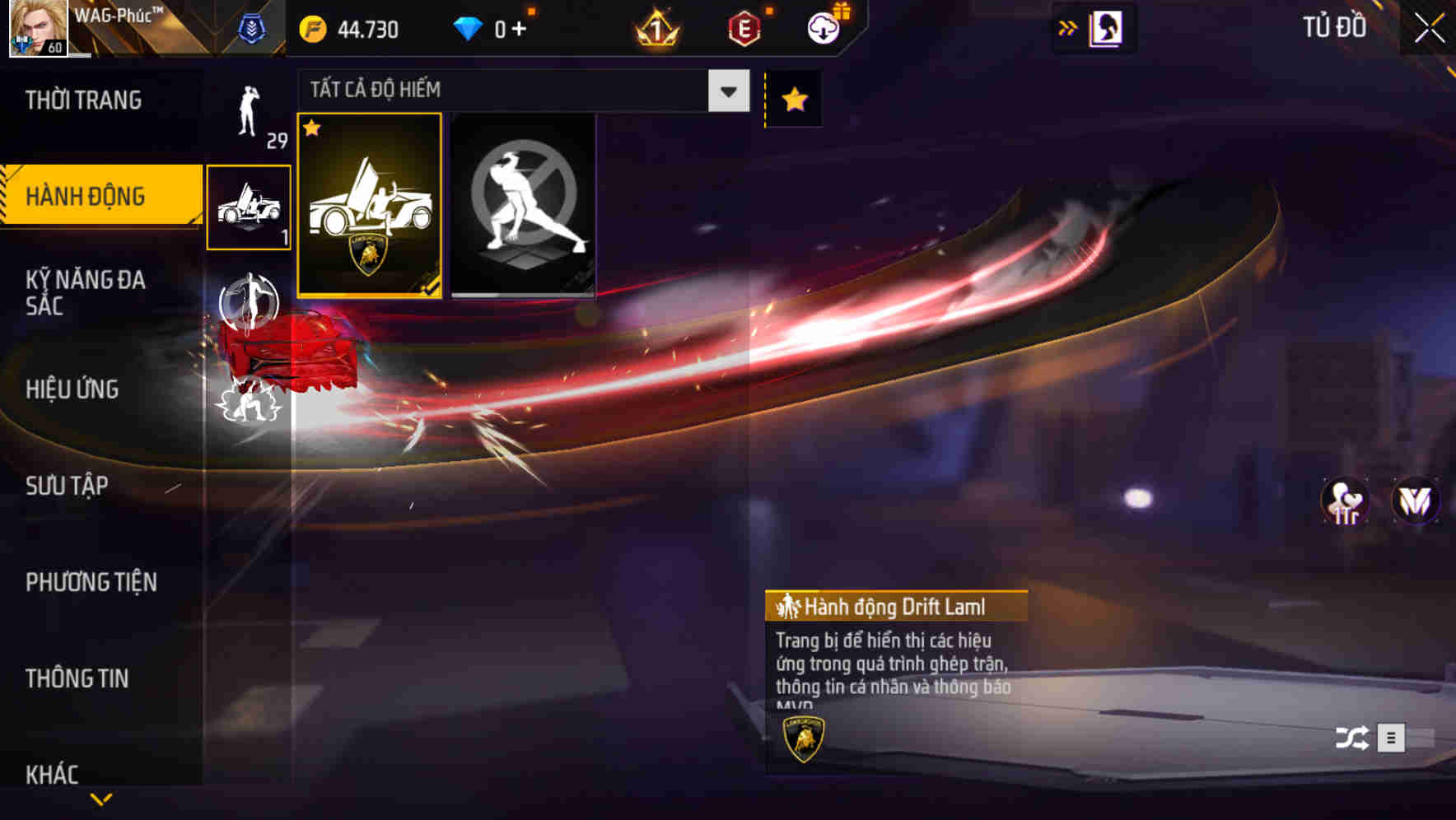Click the rank 1 crown icon
1456x820 pixels.
(655, 26)
